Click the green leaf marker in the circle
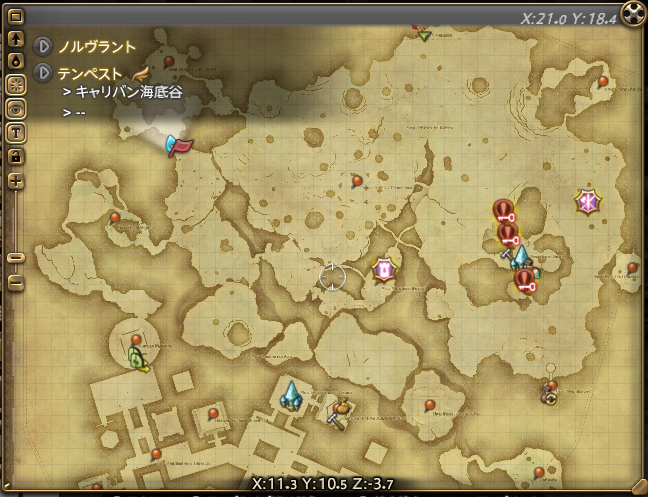Screen dimensions: 648x497 click(137, 359)
